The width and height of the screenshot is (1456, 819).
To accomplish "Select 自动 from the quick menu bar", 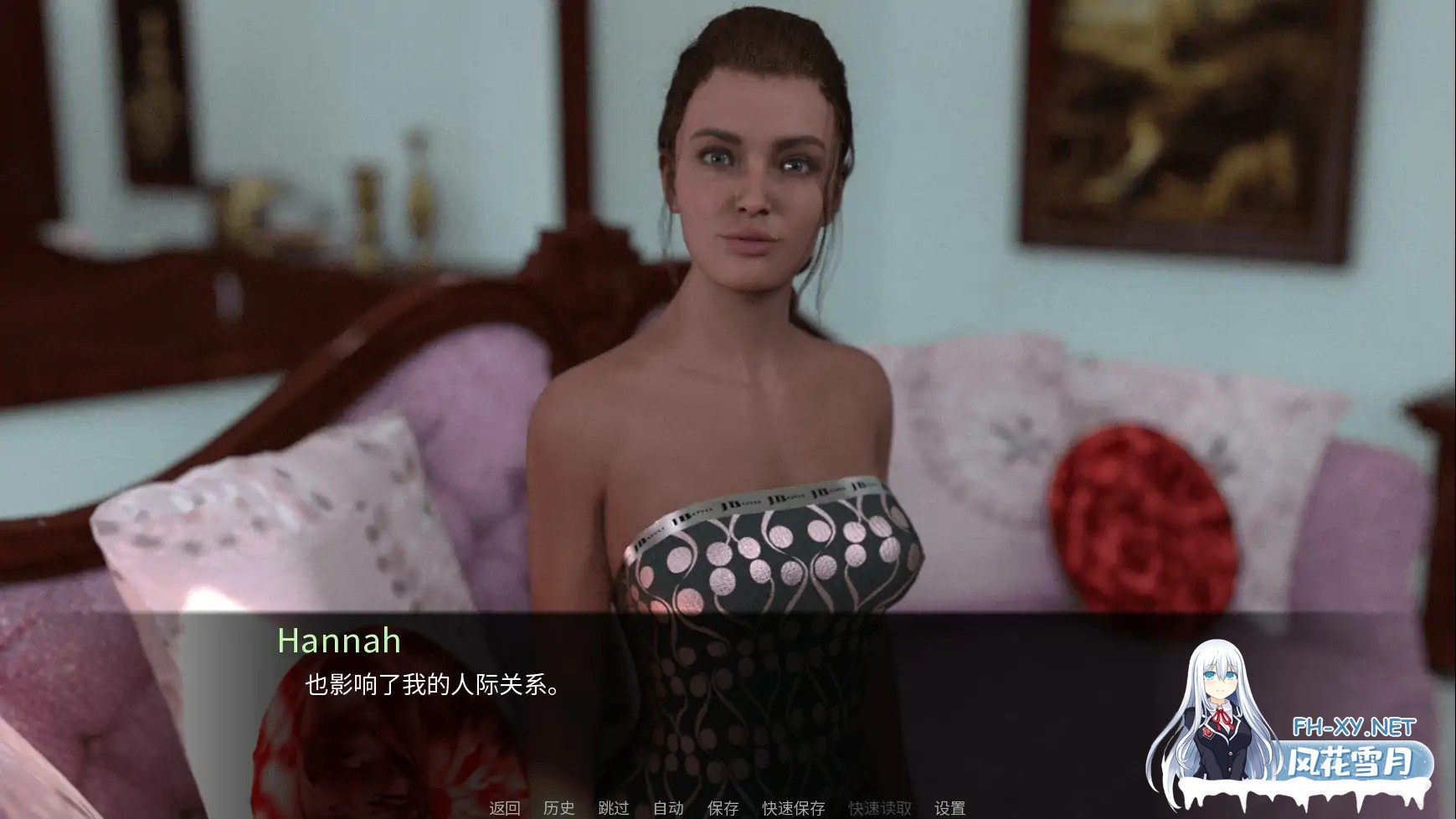I will pos(667,809).
